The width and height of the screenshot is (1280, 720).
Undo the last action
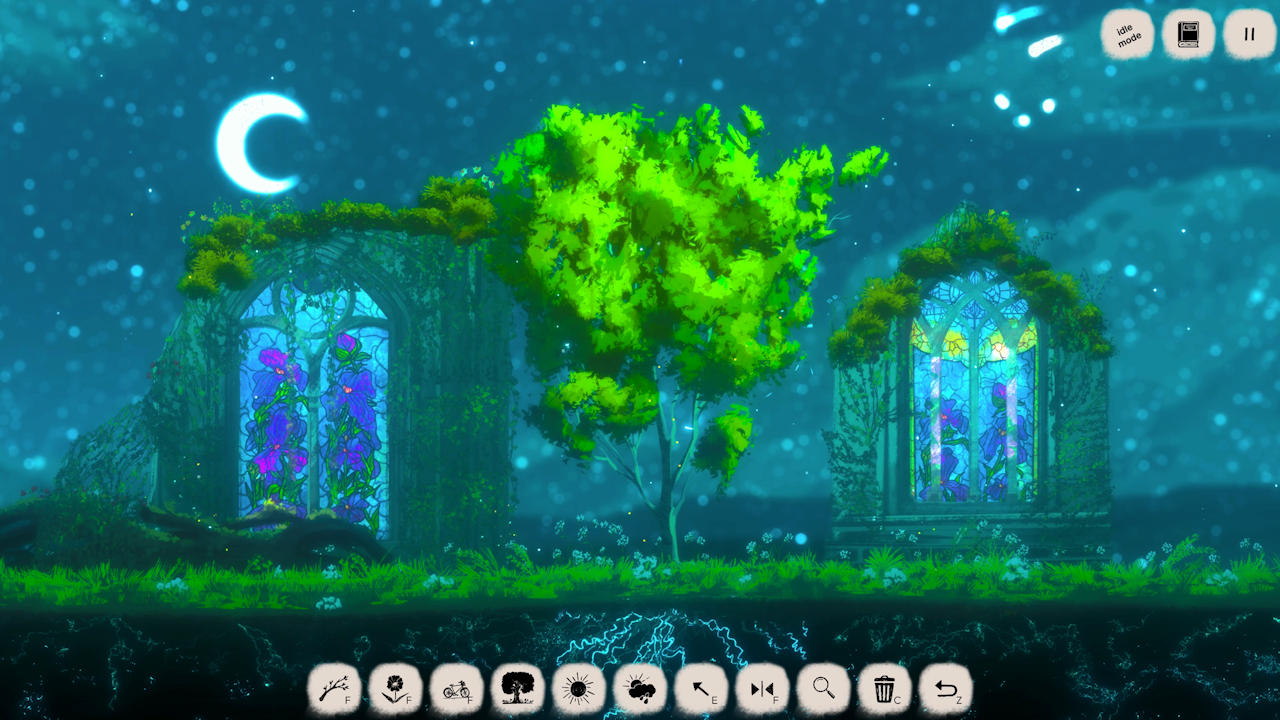(x=945, y=689)
